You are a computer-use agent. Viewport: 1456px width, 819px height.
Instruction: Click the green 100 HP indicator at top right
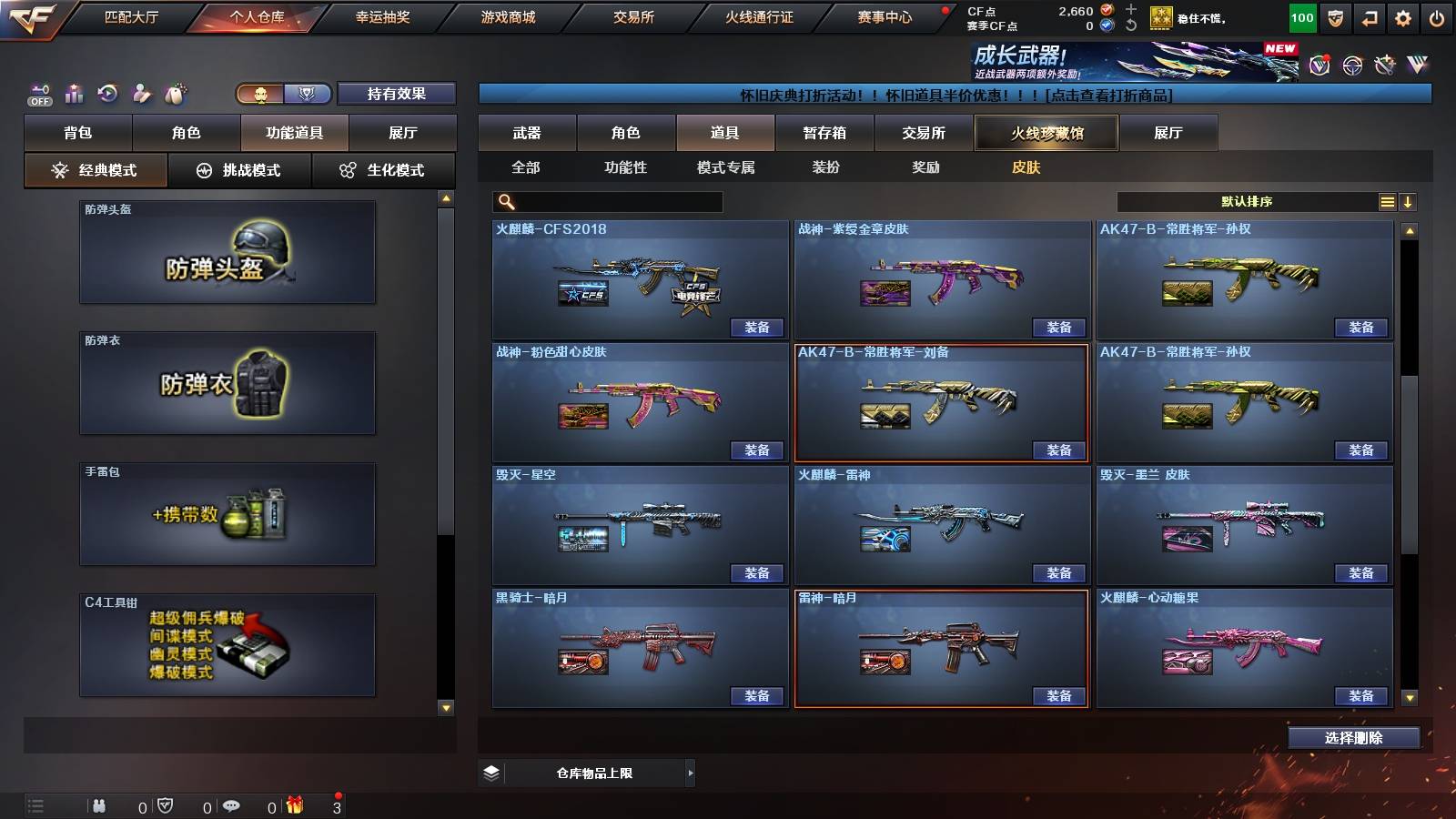click(1301, 16)
